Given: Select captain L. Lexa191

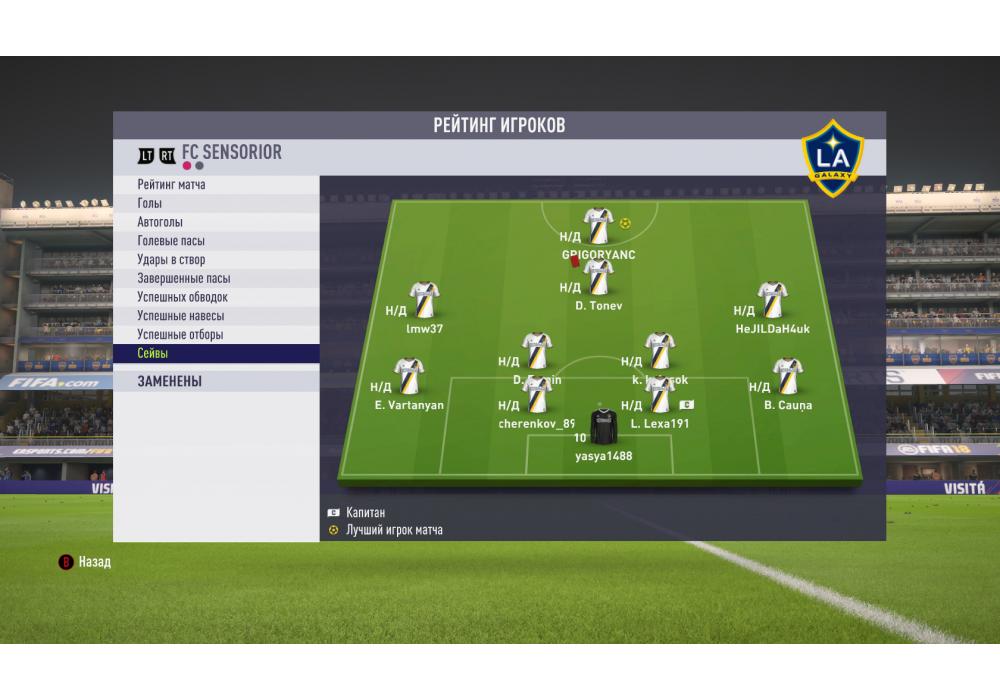Looking at the screenshot, I should click(x=660, y=397).
